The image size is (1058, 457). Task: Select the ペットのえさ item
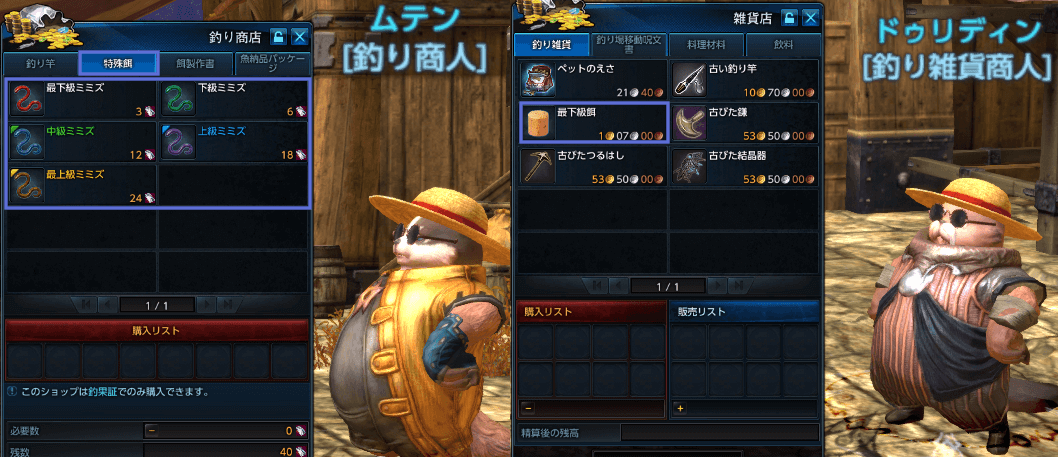click(593, 80)
